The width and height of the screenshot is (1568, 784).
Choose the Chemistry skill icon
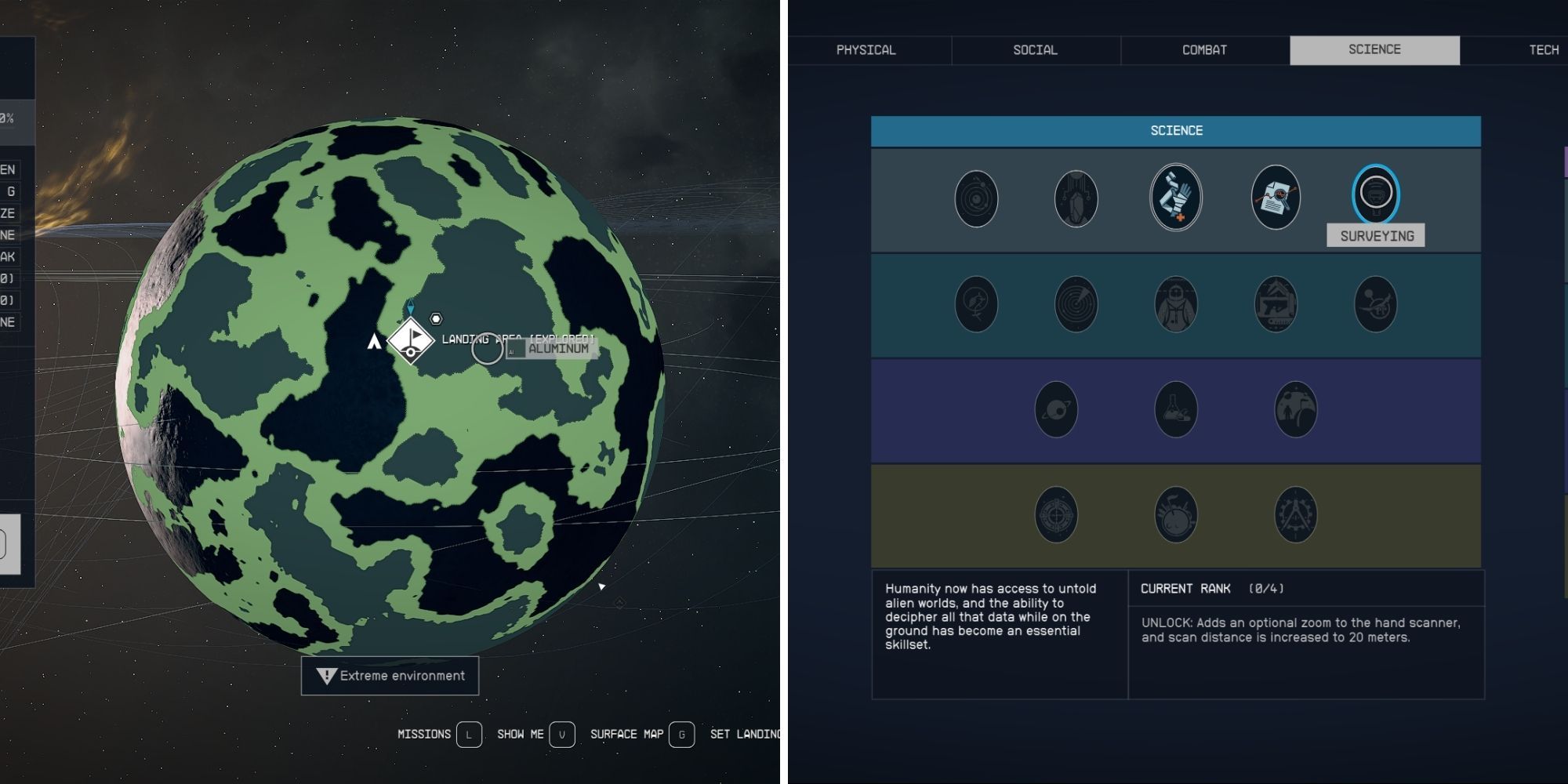pyautogui.click(x=1176, y=408)
